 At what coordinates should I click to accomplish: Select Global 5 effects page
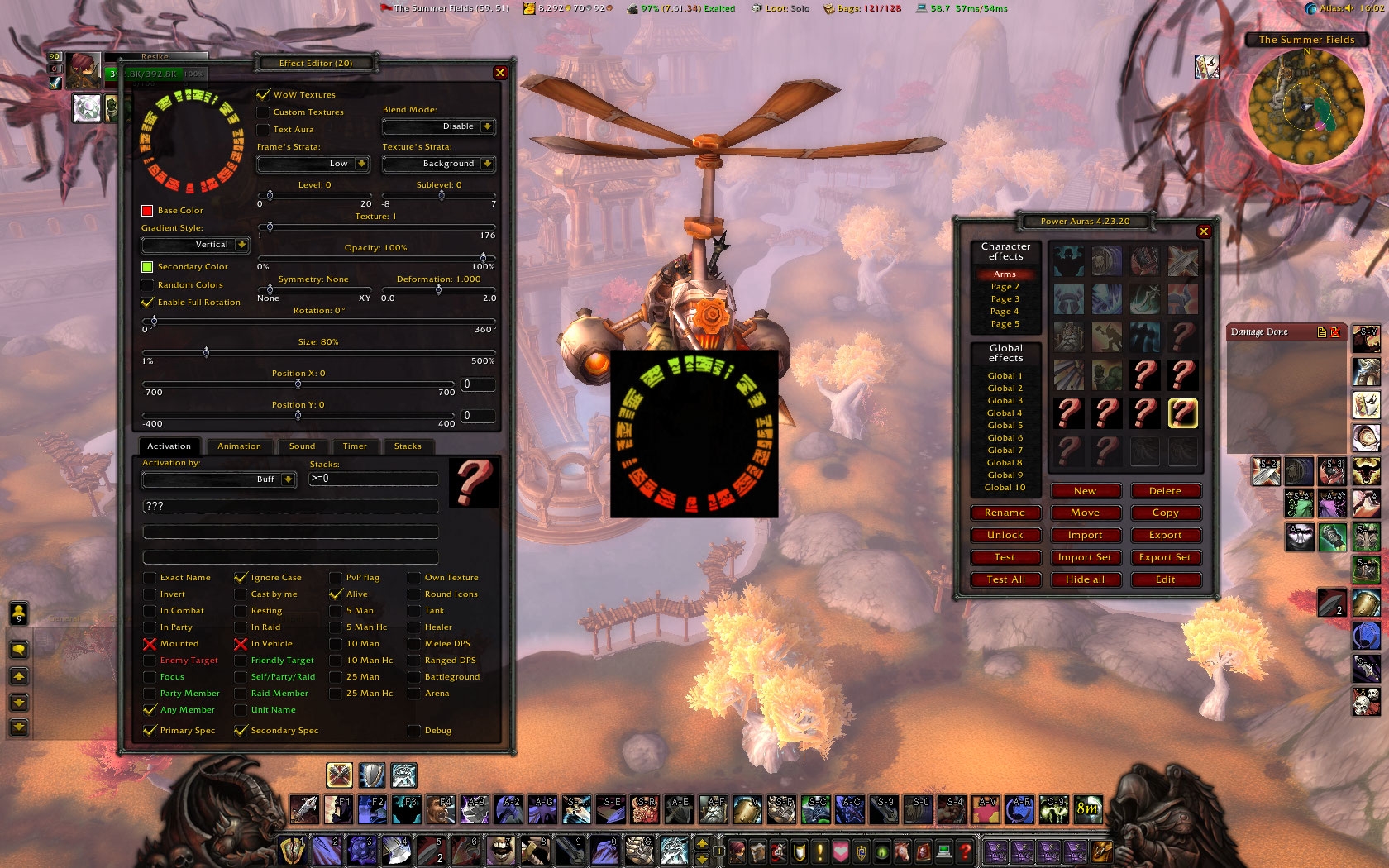[1005, 426]
